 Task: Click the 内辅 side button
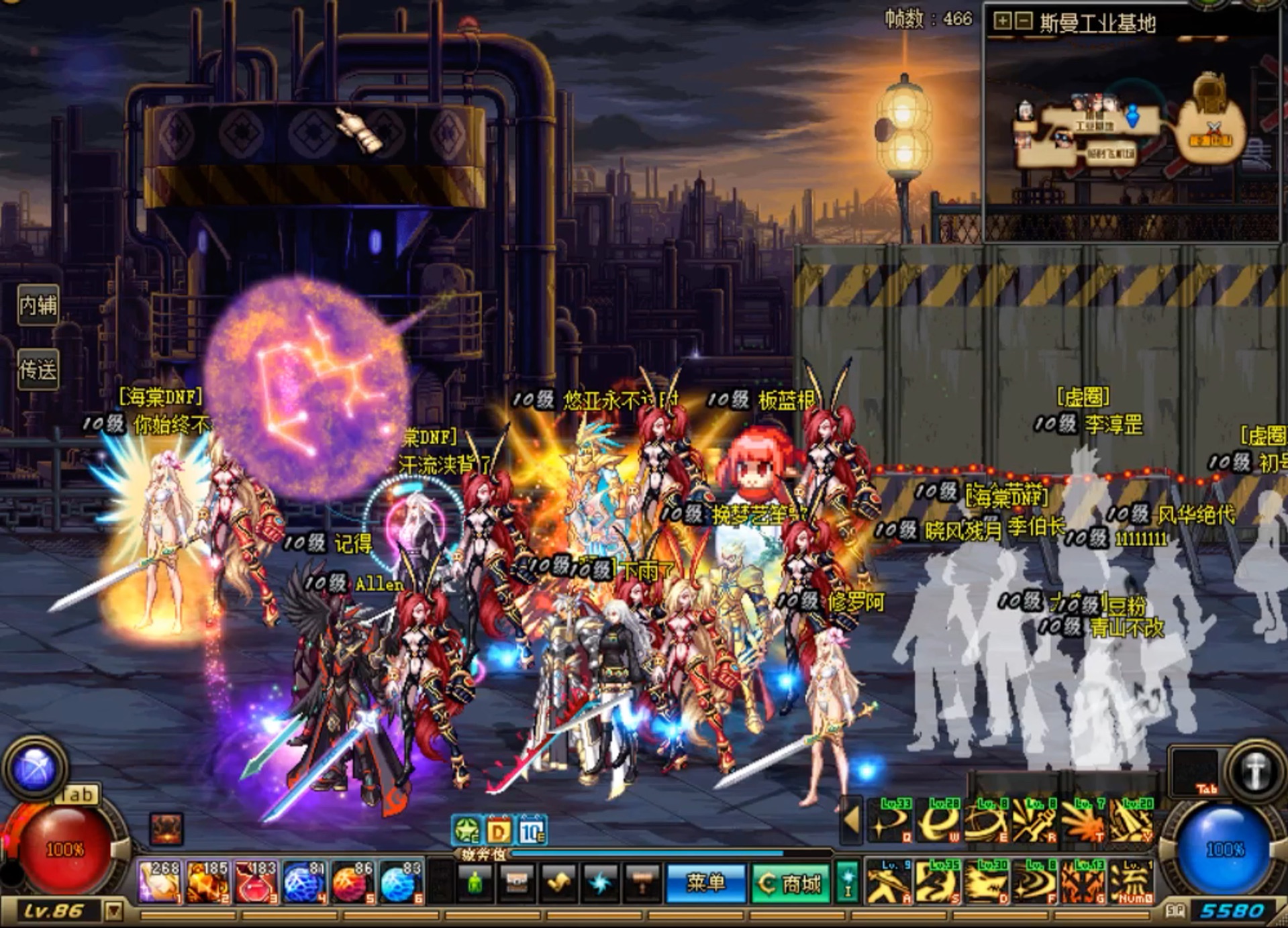click(38, 305)
